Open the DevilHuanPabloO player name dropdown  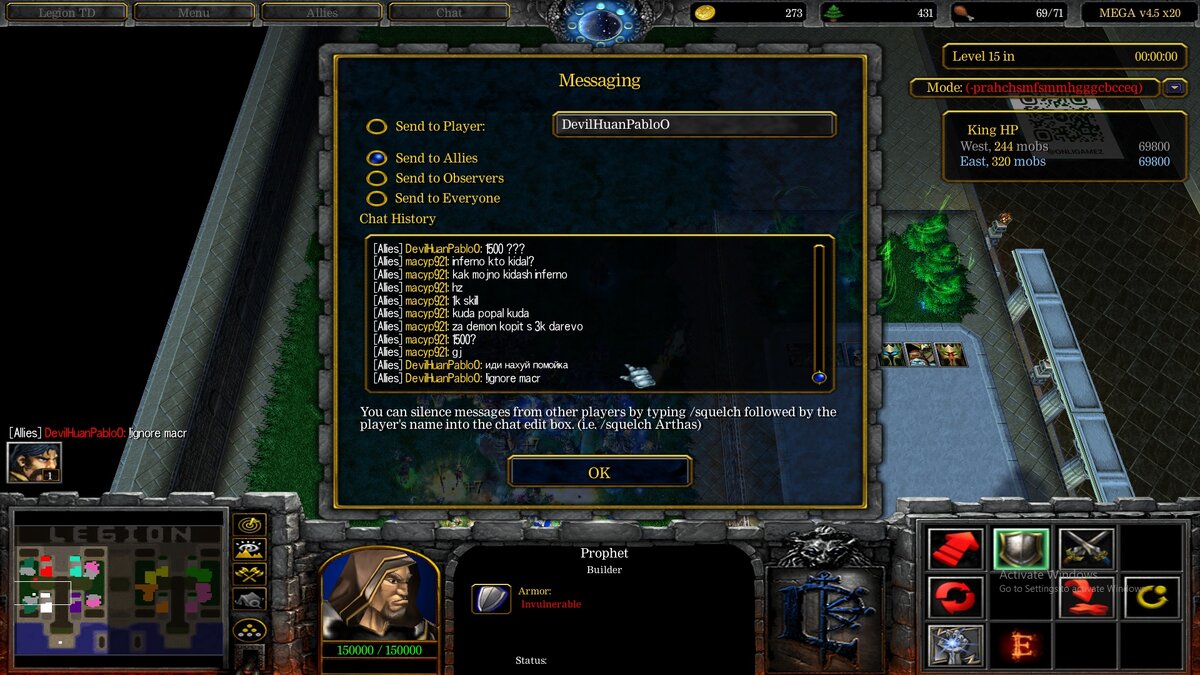coord(694,125)
